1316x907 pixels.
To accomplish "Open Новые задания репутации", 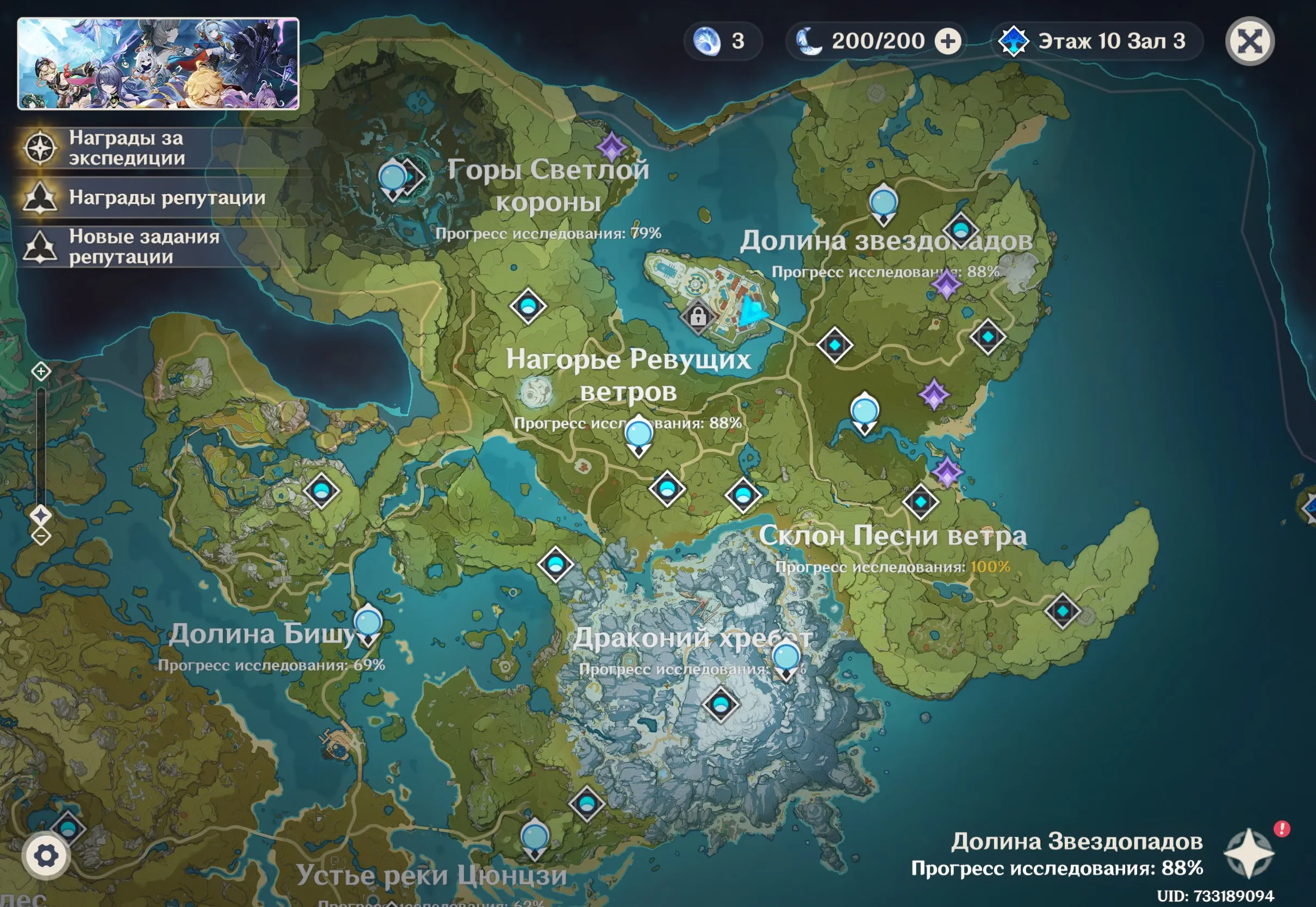I will (143, 246).
